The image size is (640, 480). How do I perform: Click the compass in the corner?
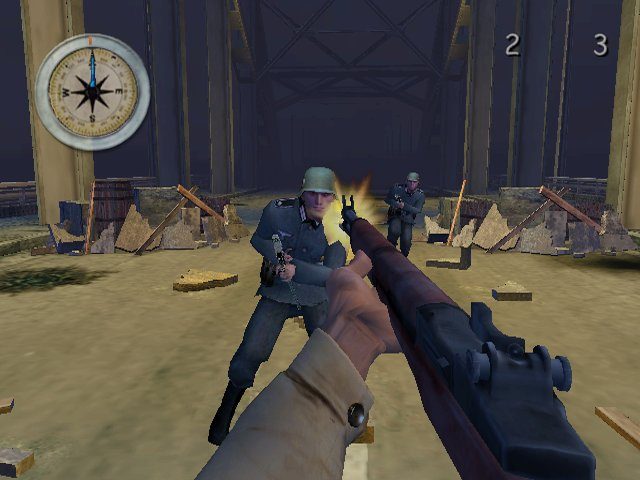[x=92, y=91]
